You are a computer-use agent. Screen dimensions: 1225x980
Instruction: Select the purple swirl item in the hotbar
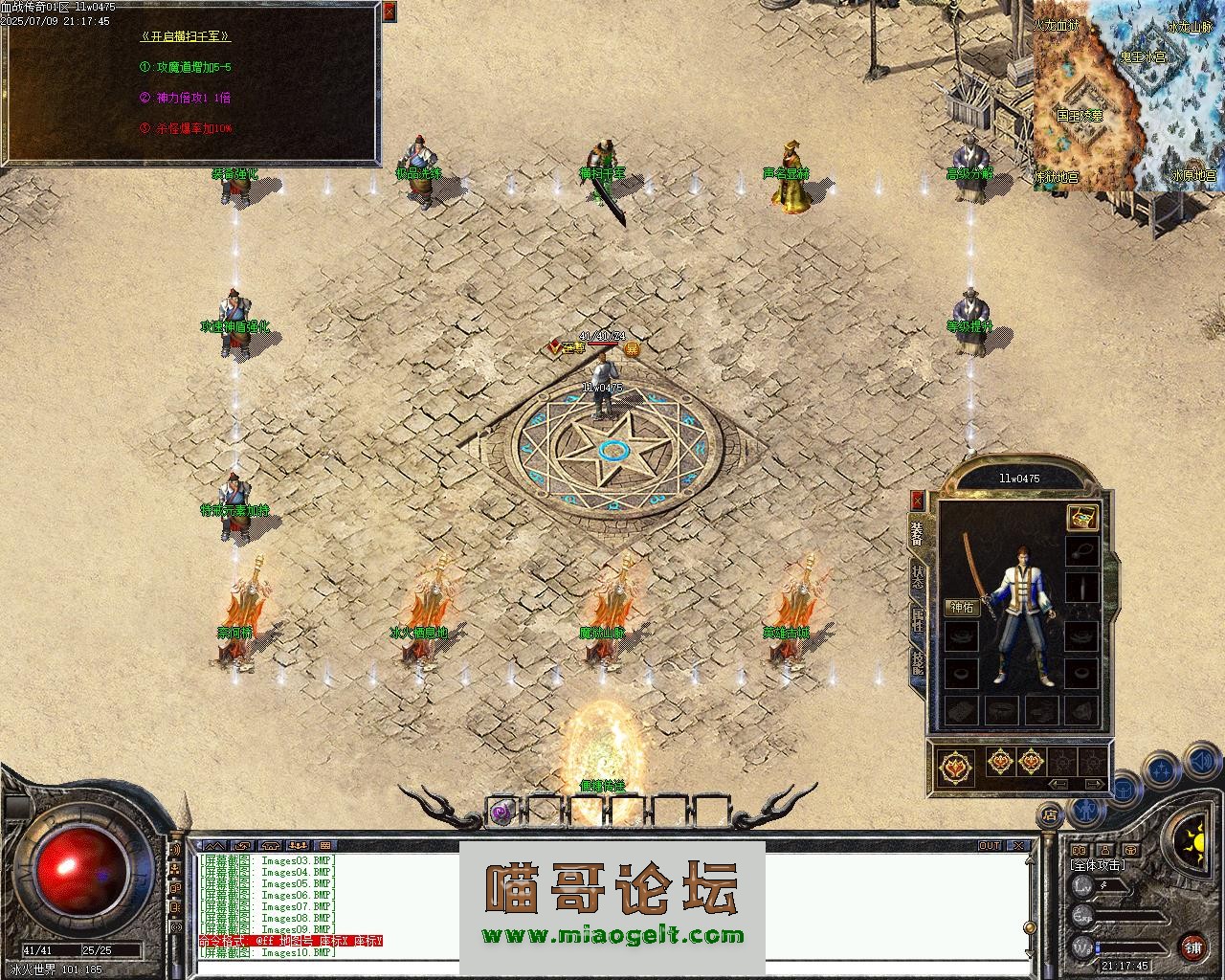point(501,812)
